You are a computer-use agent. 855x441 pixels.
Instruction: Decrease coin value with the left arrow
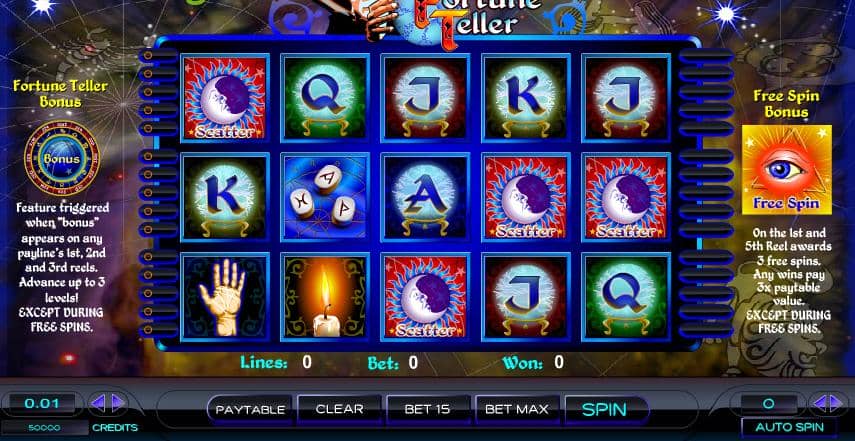99,404
